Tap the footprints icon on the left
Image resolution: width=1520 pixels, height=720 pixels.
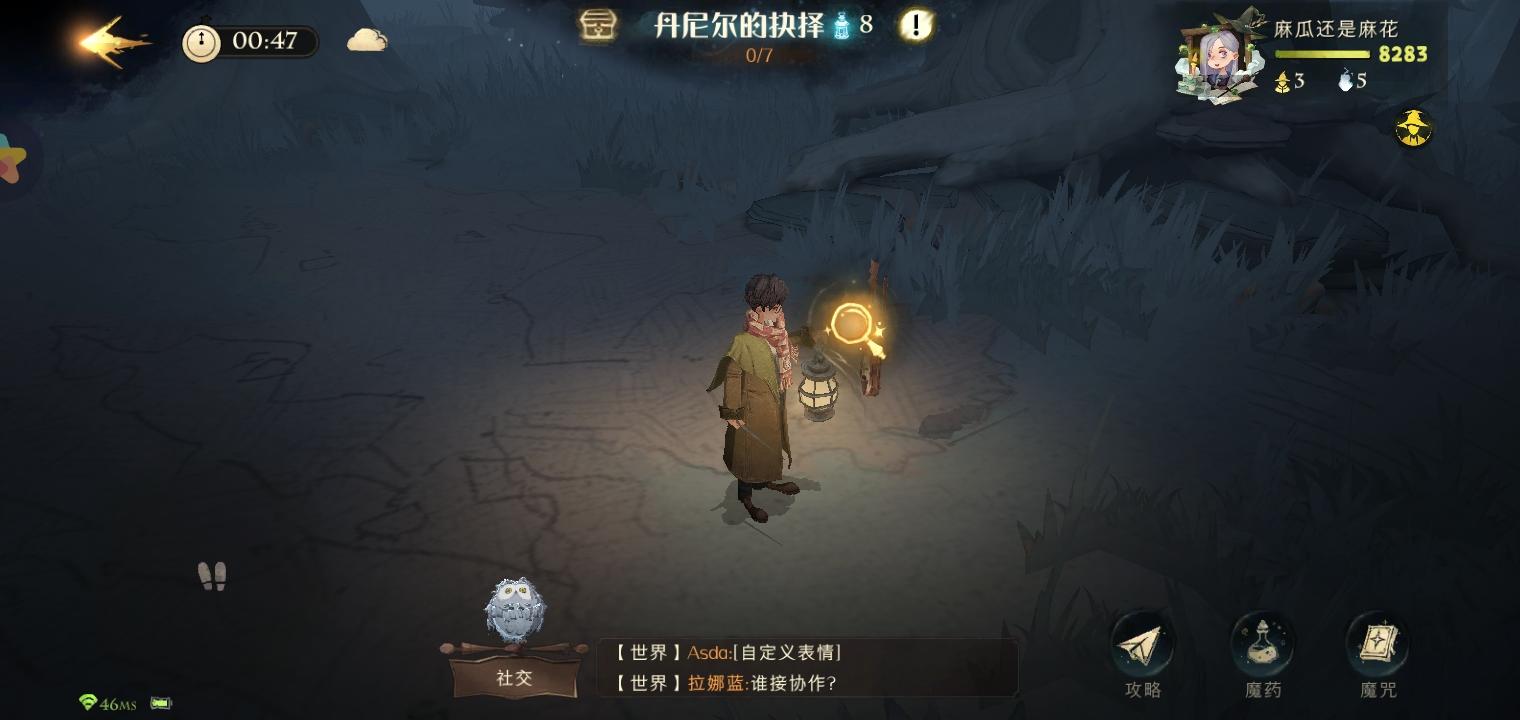[211, 574]
